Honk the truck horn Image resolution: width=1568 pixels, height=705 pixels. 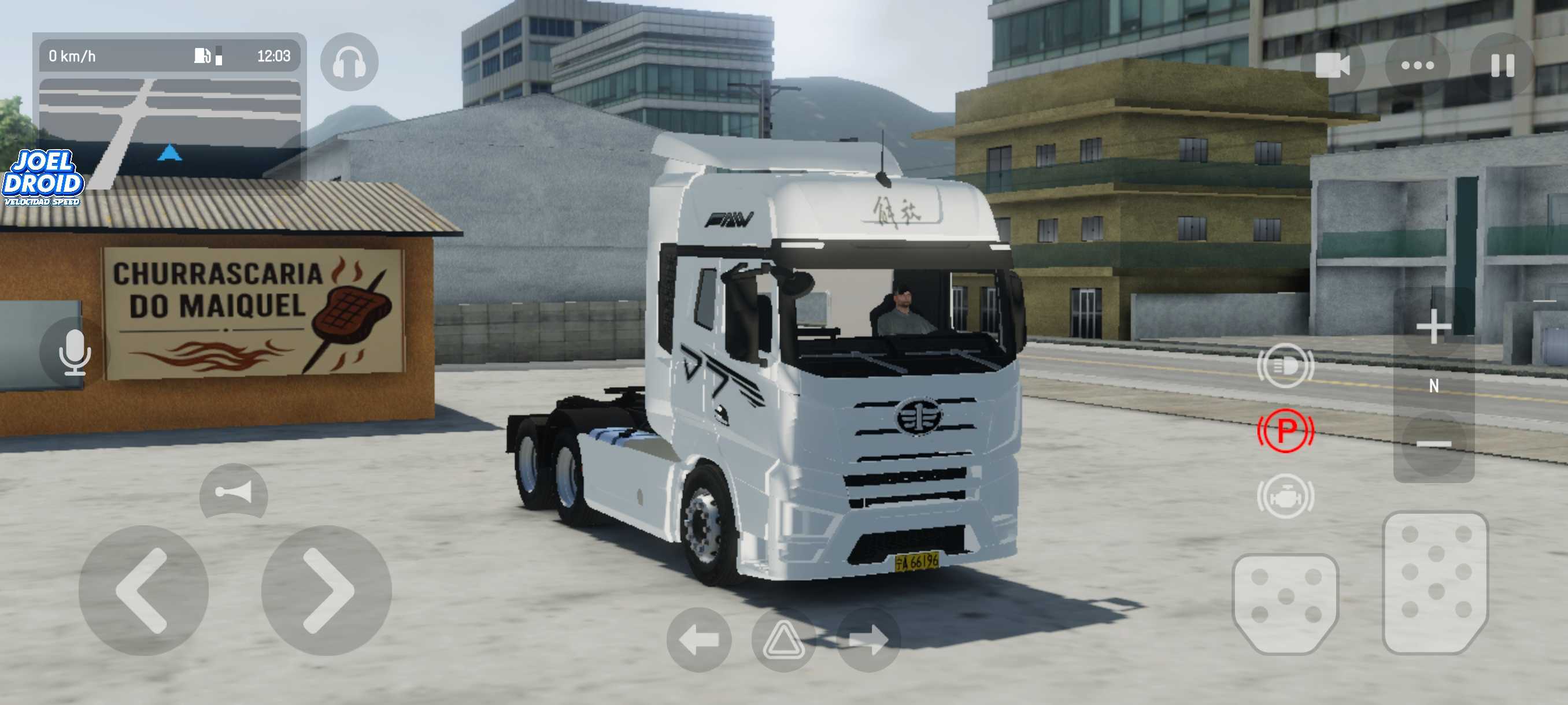tap(234, 492)
